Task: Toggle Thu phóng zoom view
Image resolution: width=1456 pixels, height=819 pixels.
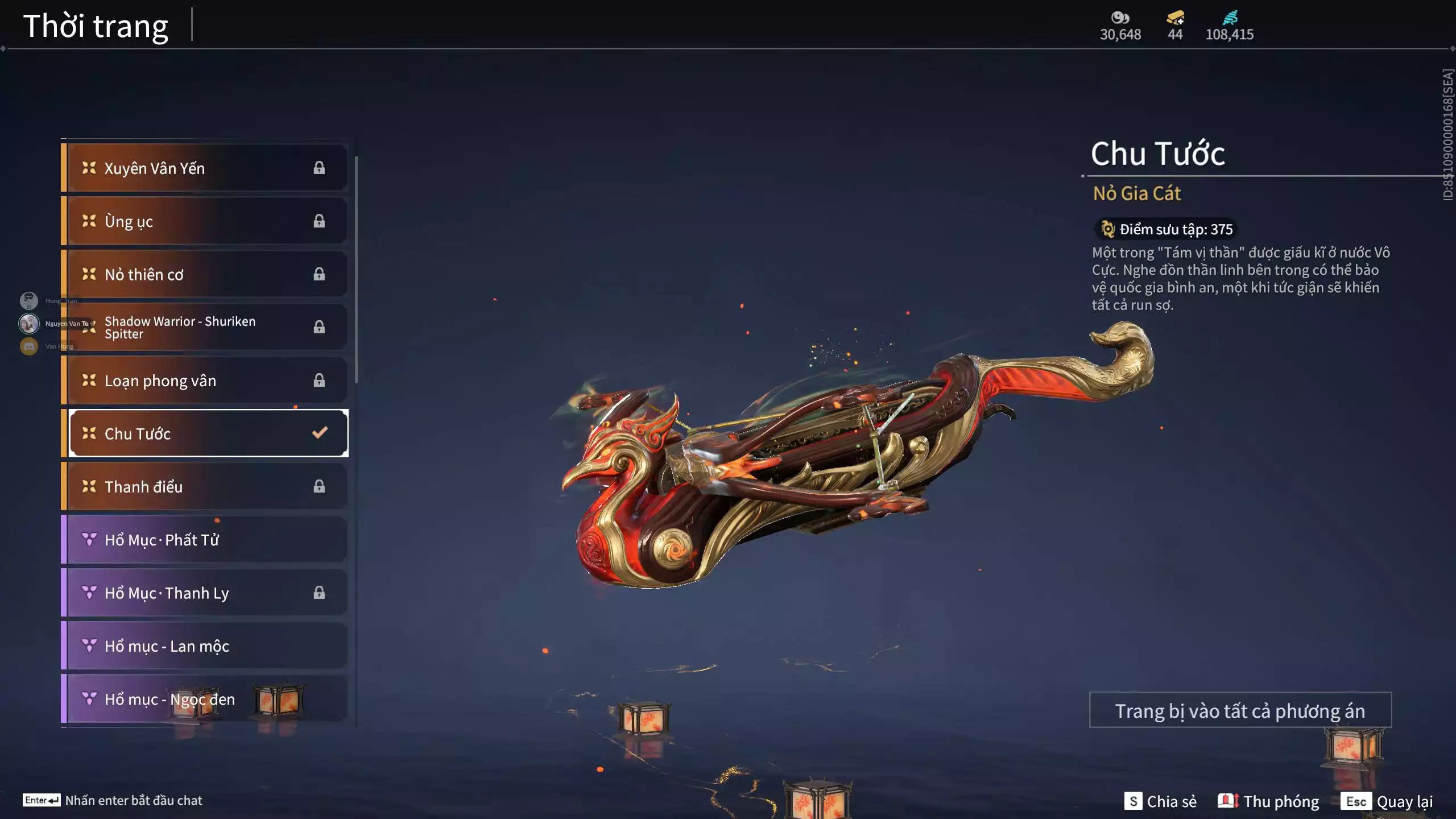Action: (x=1268, y=801)
